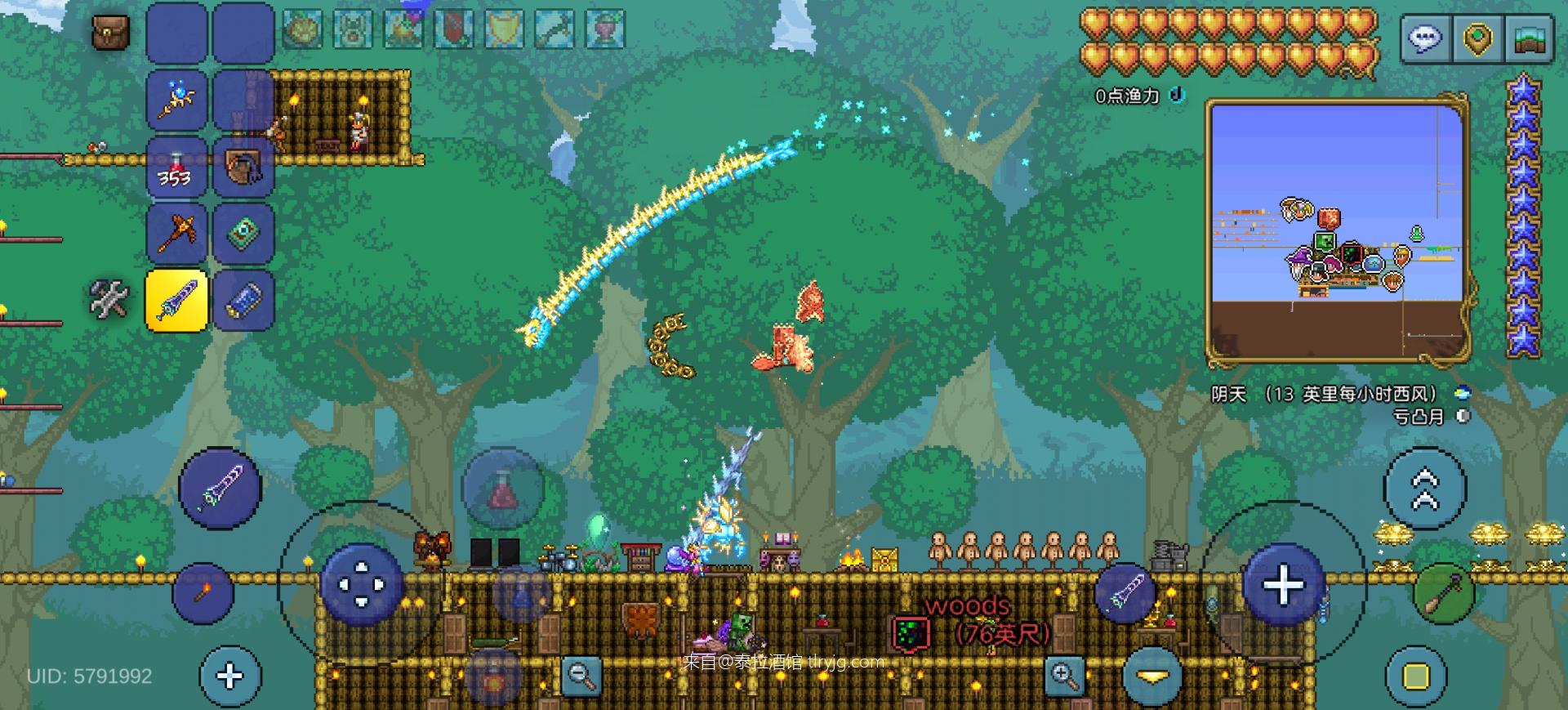Choose the blue cell phone slot
This screenshot has height=710, width=1568.
click(243, 300)
